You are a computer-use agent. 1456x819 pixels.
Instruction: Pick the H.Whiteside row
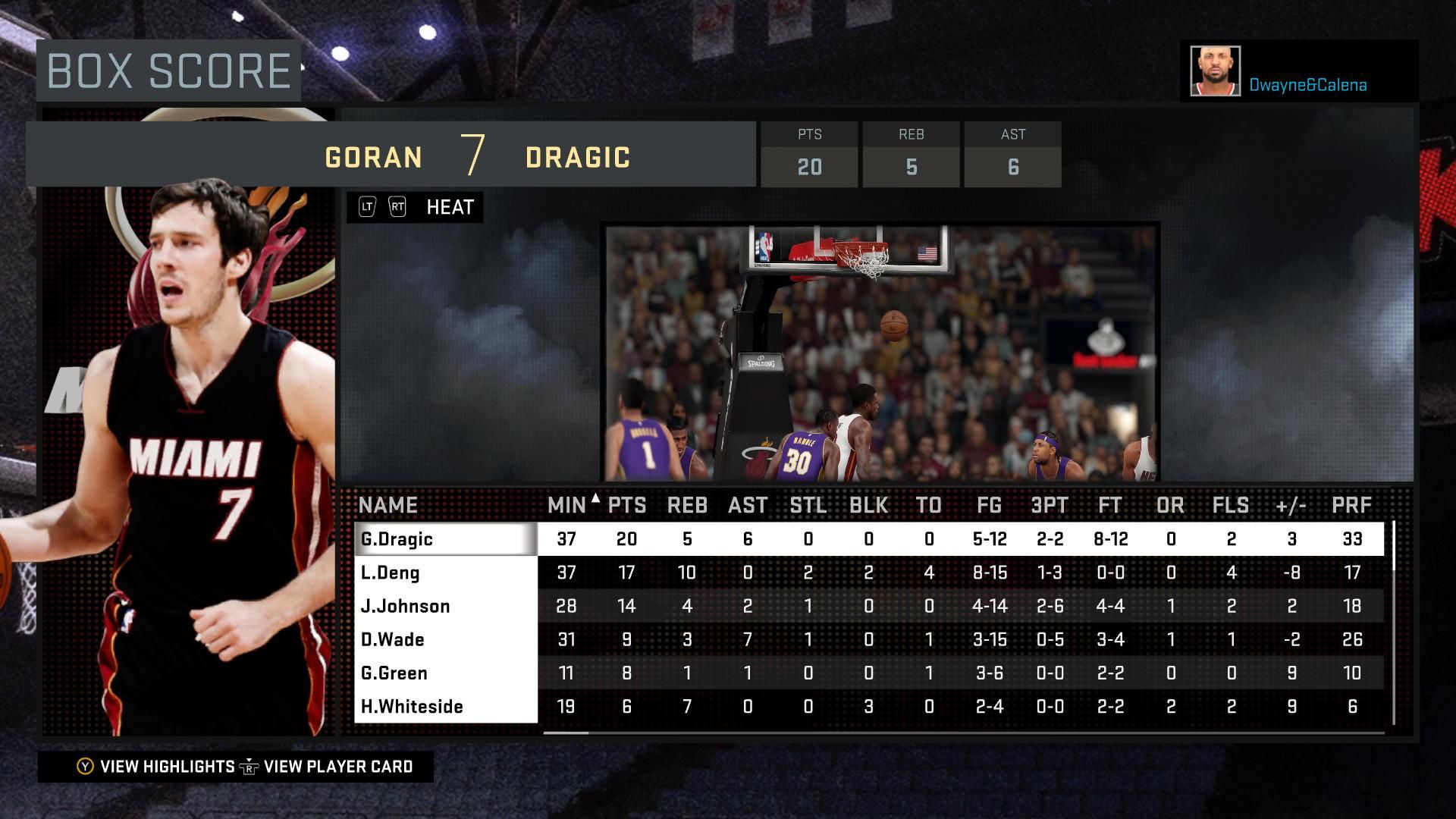[445, 706]
